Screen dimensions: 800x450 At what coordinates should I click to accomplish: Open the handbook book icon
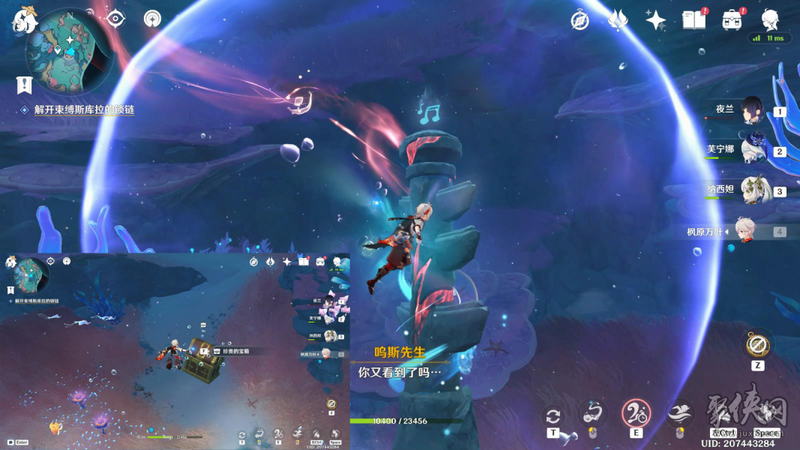pos(693,20)
